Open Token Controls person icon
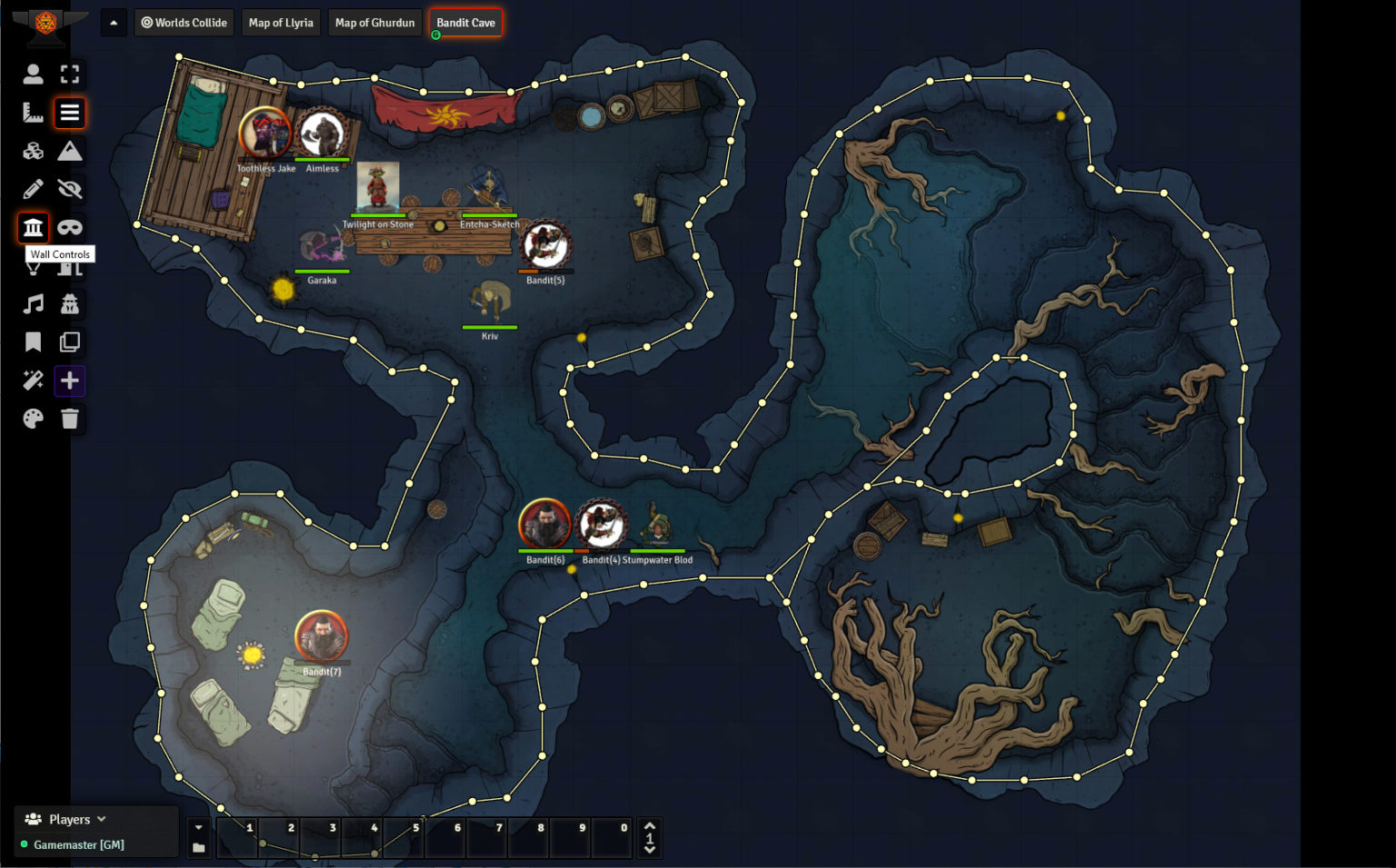The width and height of the screenshot is (1396, 868). [33, 75]
